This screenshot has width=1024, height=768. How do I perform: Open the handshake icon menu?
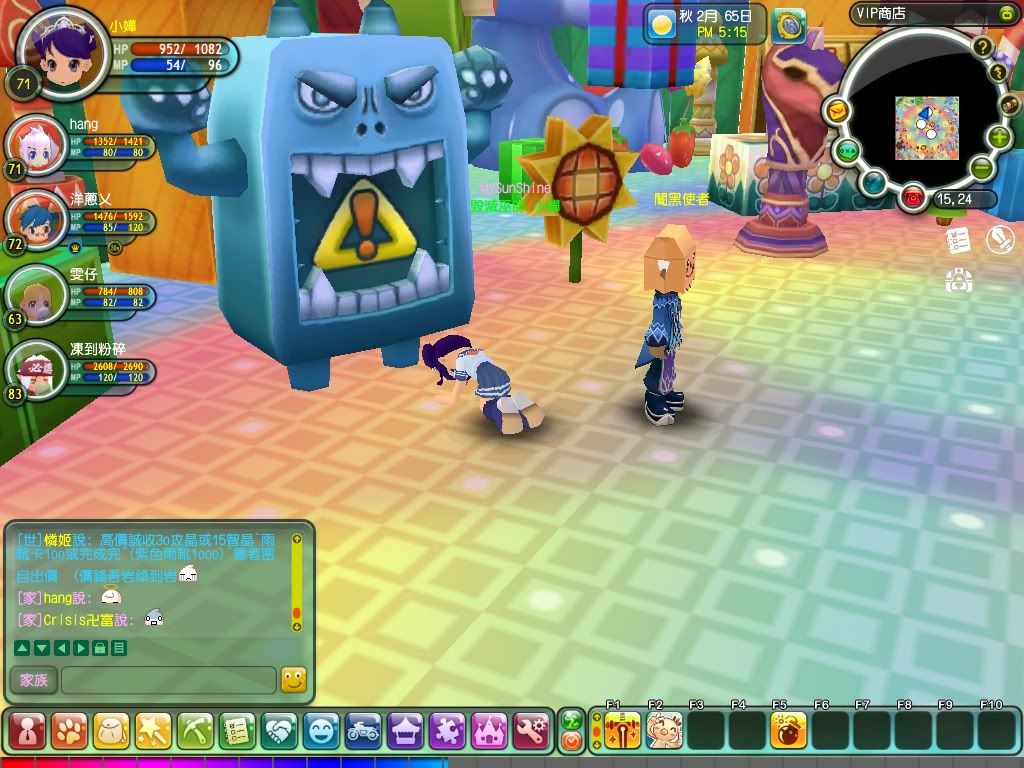[279, 731]
